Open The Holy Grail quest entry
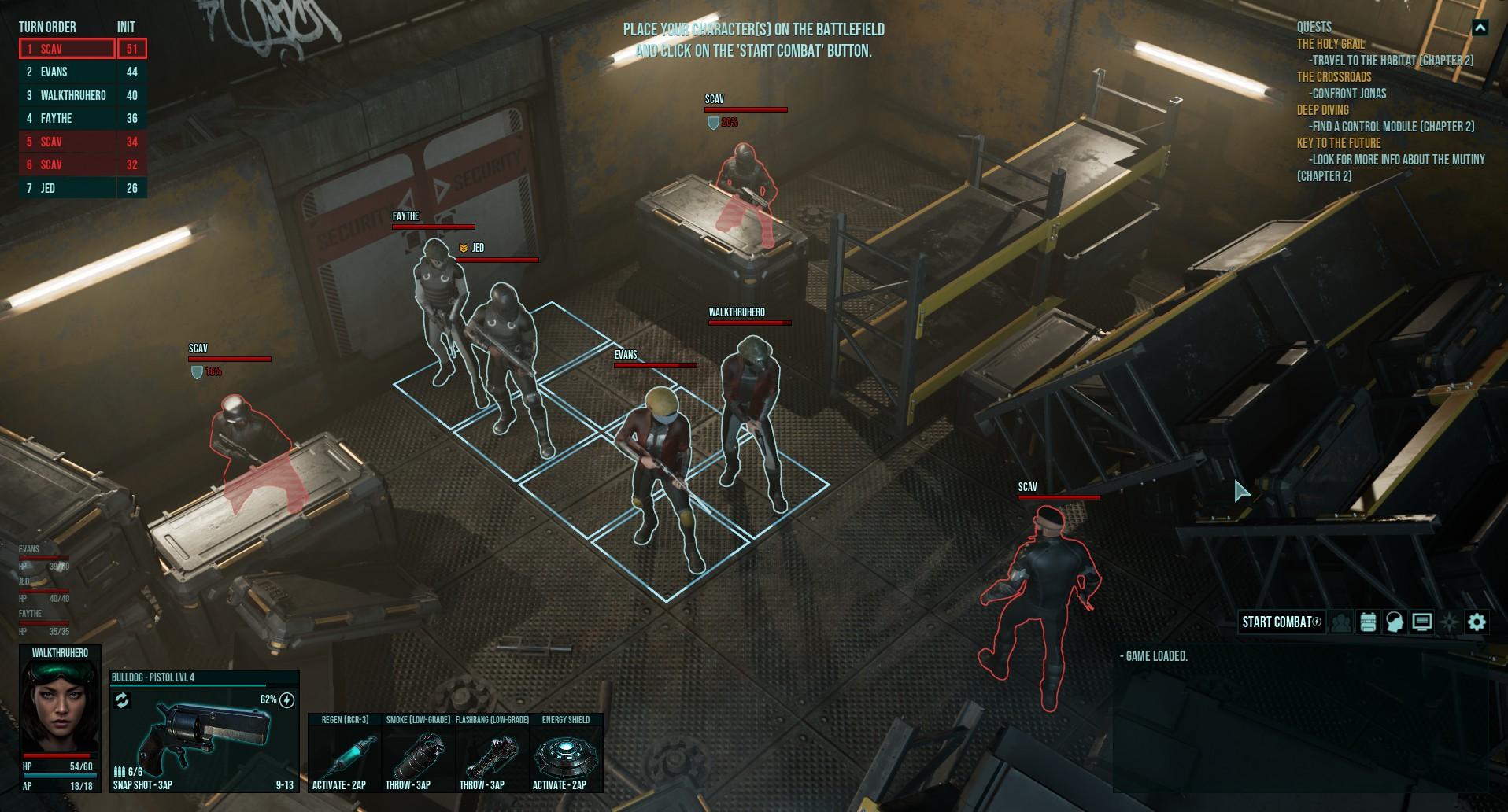 [1331, 44]
